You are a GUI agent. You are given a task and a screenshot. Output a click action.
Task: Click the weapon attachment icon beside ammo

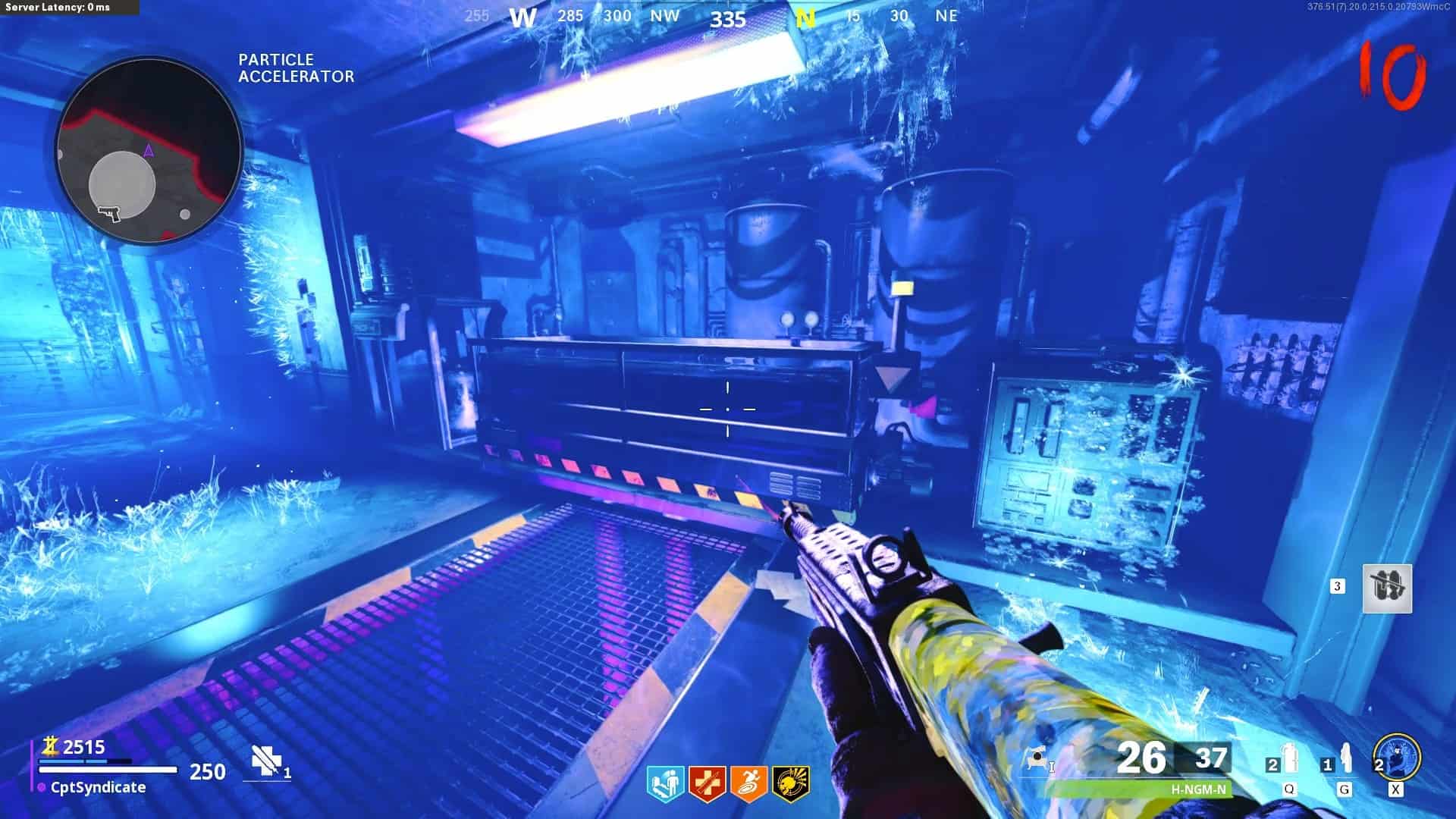1037,758
